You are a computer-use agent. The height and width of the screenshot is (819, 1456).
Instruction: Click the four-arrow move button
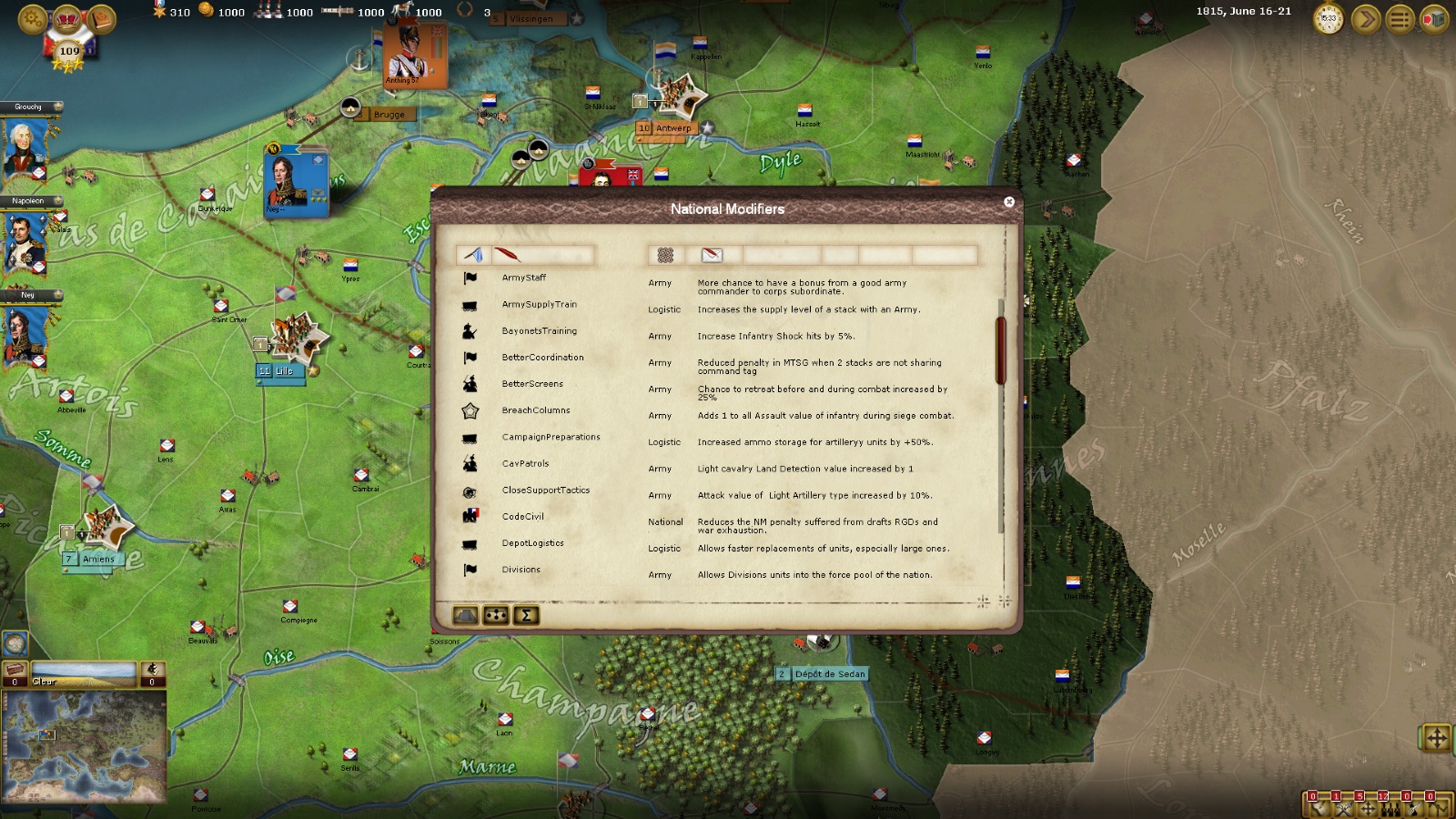[x=1436, y=738]
